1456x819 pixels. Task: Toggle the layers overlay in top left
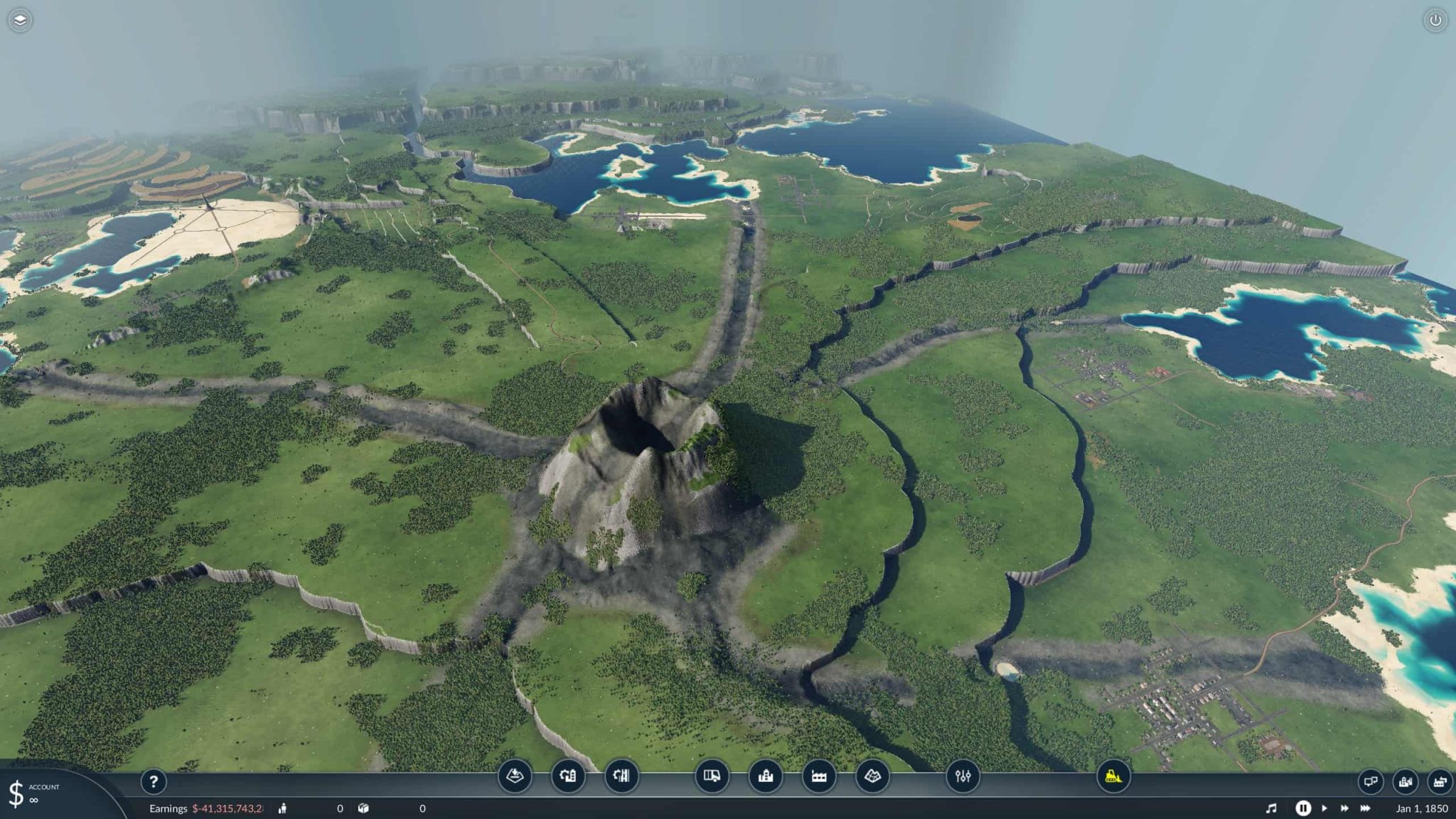click(21, 20)
